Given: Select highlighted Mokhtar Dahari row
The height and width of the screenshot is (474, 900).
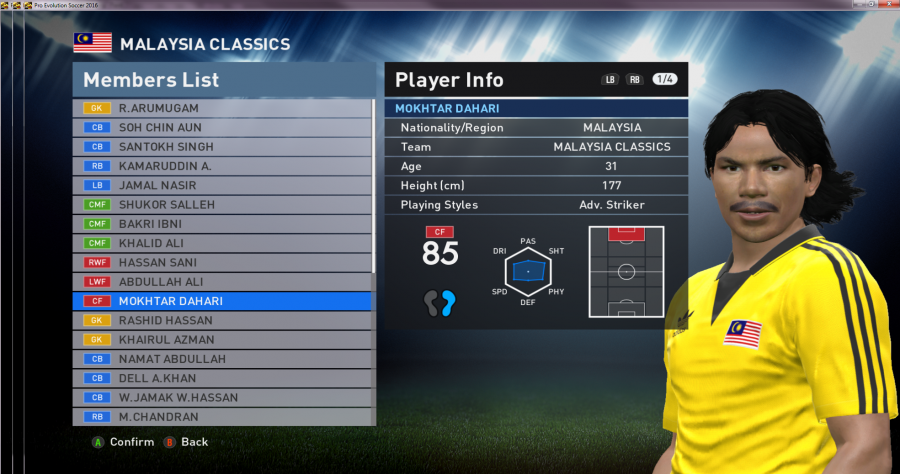Looking at the screenshot, I should click(222, 301).
